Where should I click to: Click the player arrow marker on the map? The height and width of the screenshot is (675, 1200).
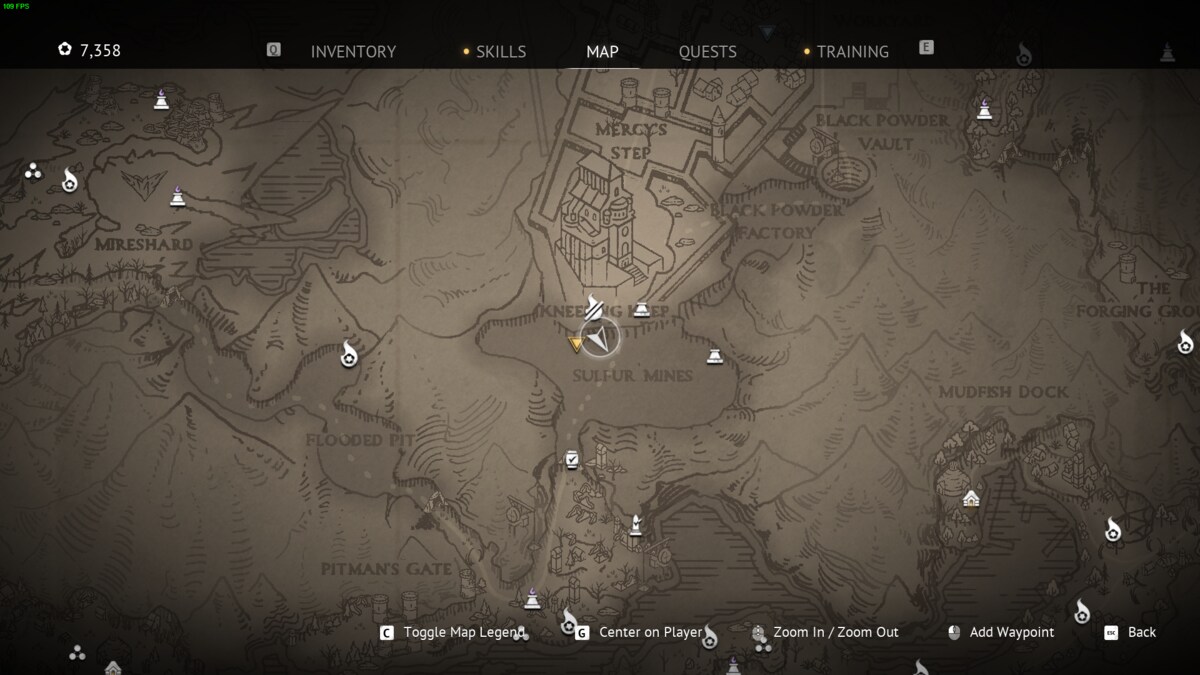click(x=599, y=338)
